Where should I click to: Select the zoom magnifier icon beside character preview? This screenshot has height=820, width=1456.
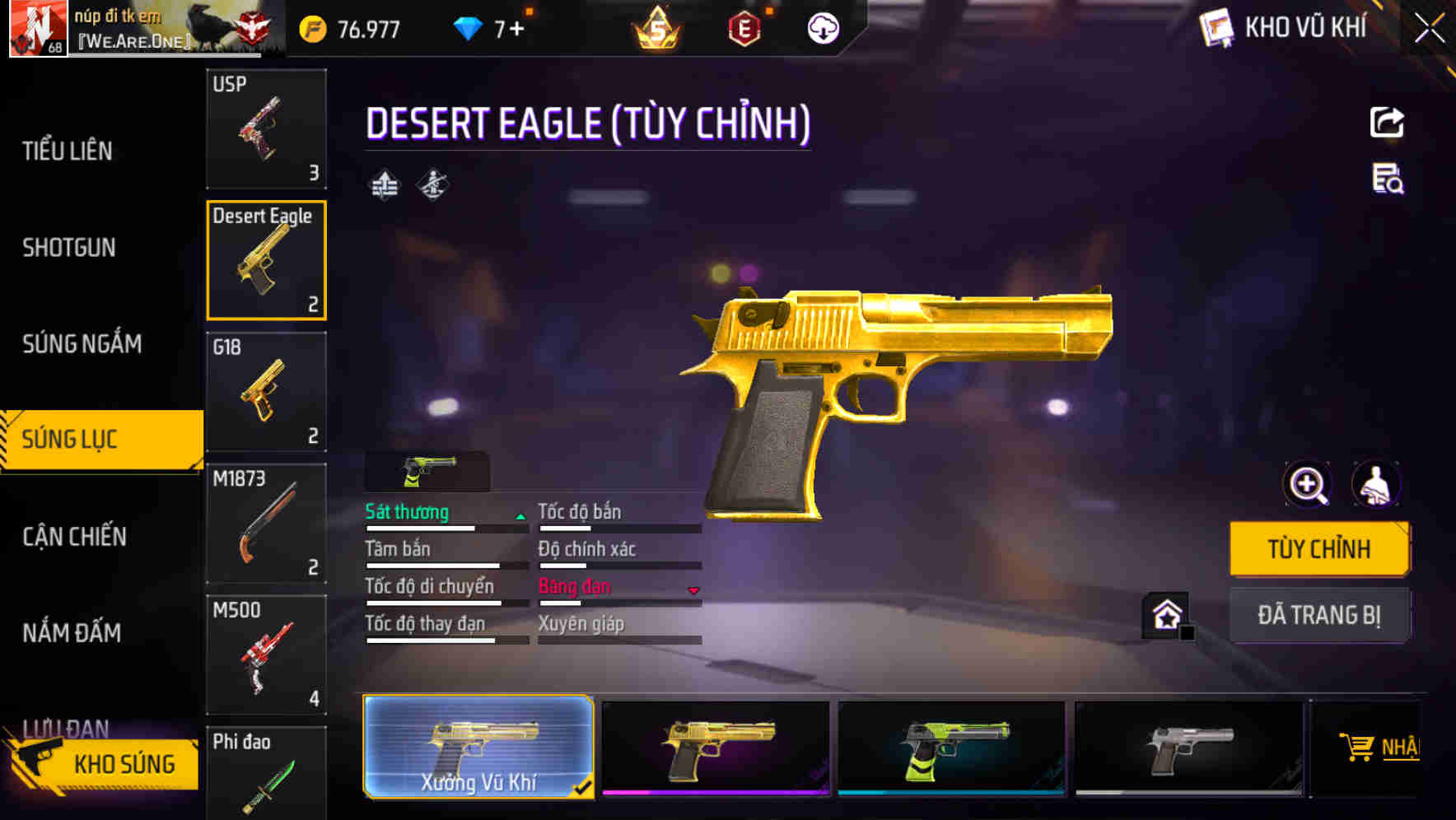[1308, 485]
